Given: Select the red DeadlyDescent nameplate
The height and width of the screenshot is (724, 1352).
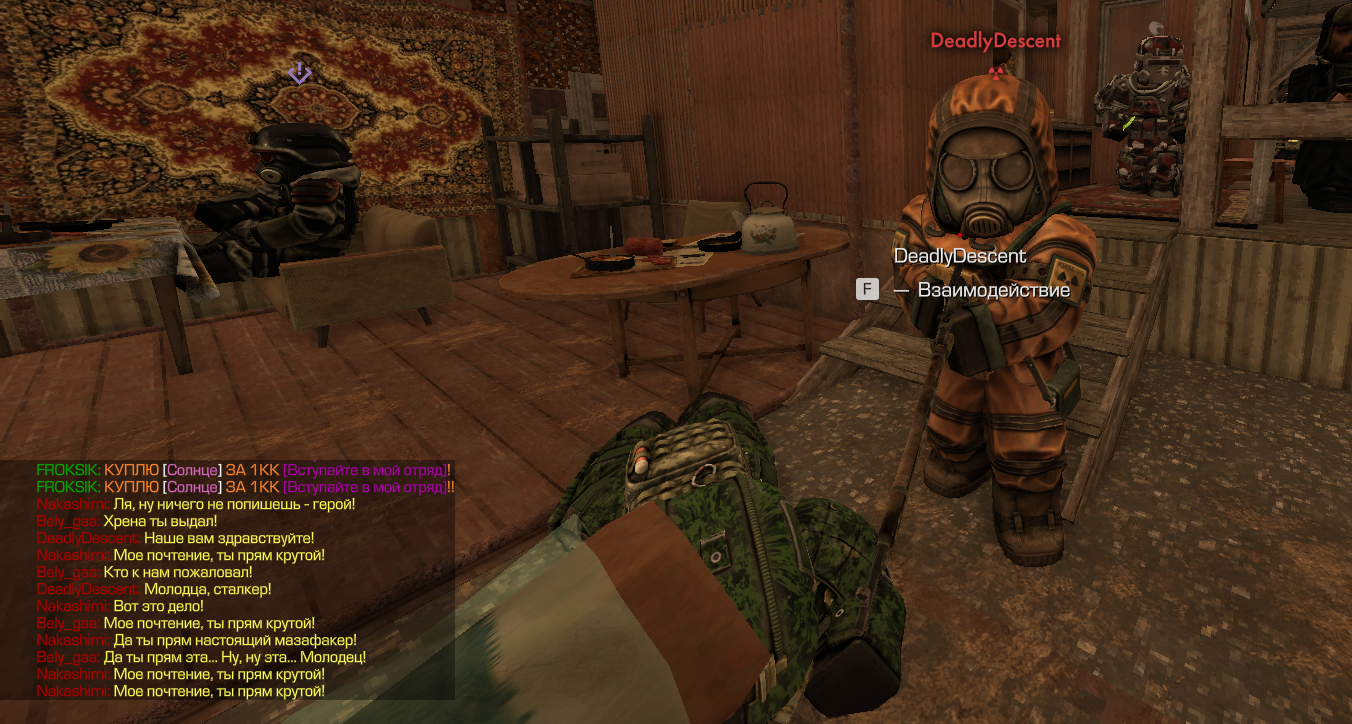Looking at the screenshot, I should pos(995,41).
